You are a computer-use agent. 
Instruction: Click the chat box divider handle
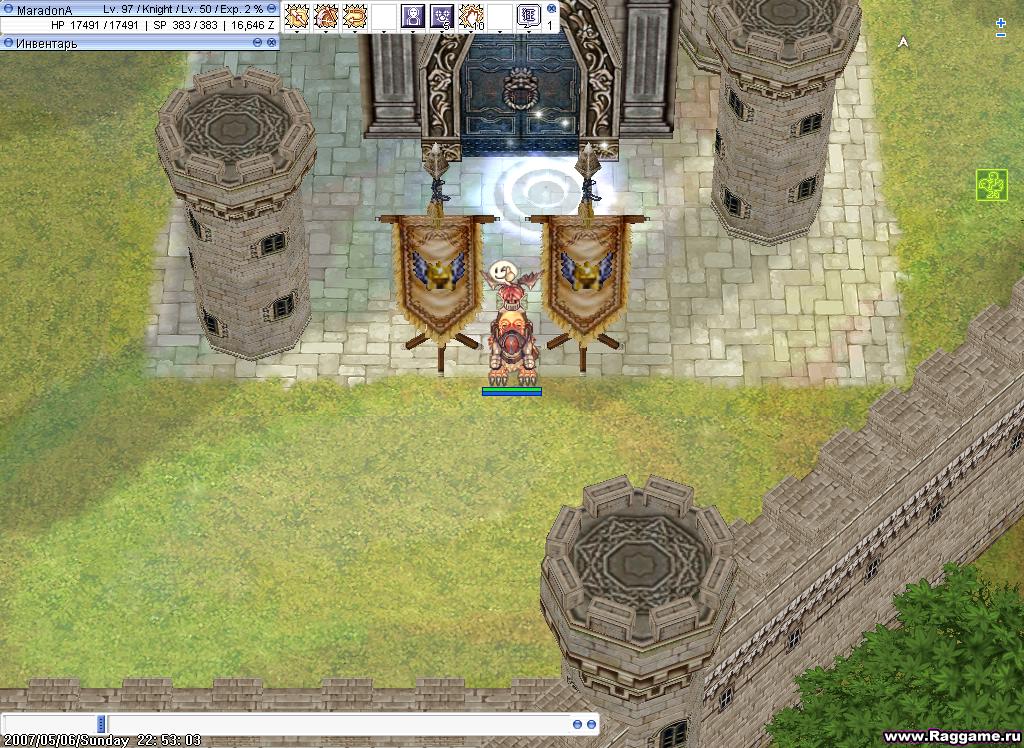tap(101, 724)
